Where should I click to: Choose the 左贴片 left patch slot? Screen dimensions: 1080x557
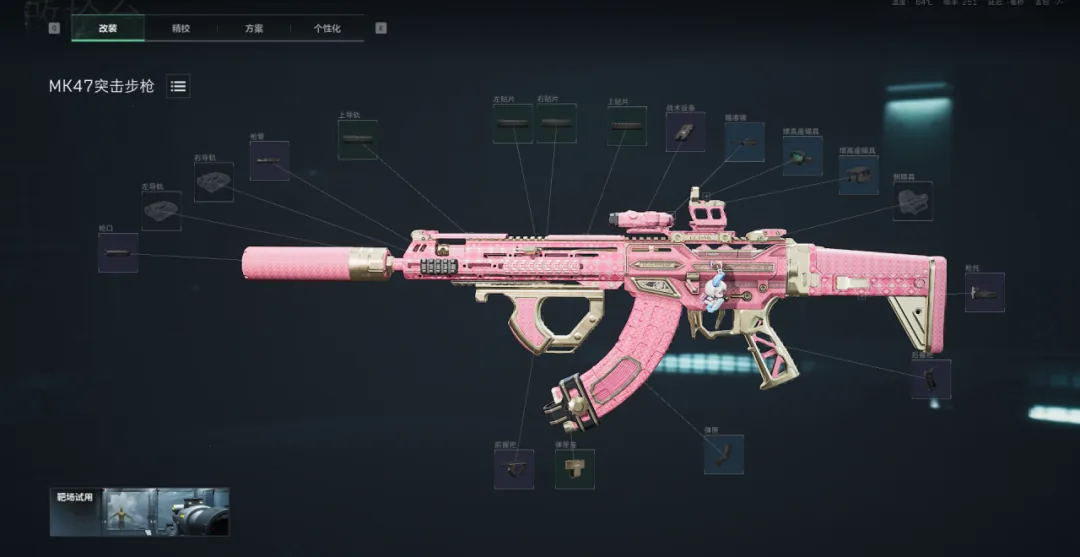[x=513, y=123]
